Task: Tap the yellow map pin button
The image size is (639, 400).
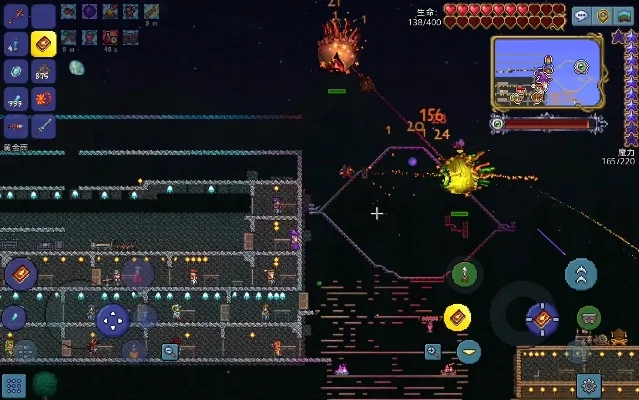Action: click(x=603, y=16)
